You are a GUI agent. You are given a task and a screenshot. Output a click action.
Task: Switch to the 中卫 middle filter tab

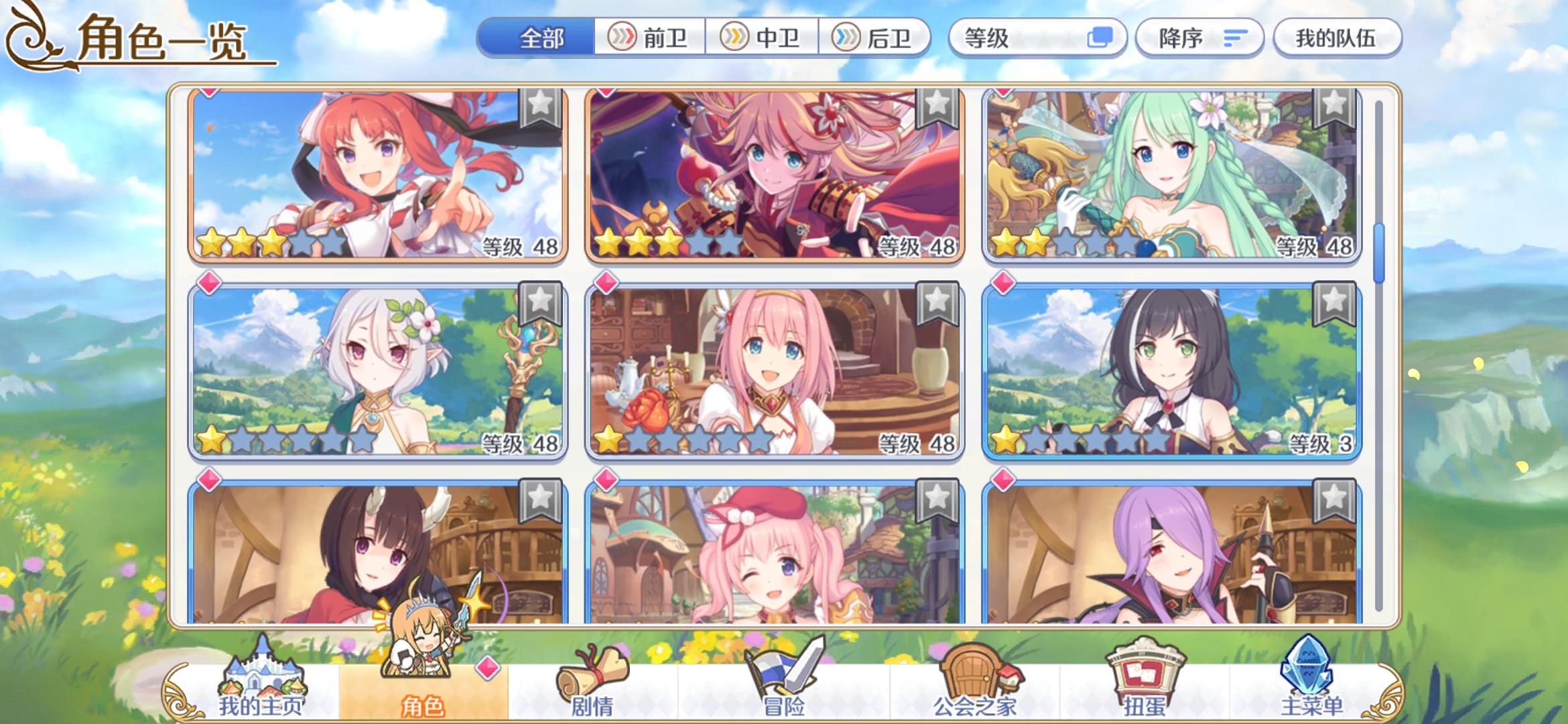[765, 38]
